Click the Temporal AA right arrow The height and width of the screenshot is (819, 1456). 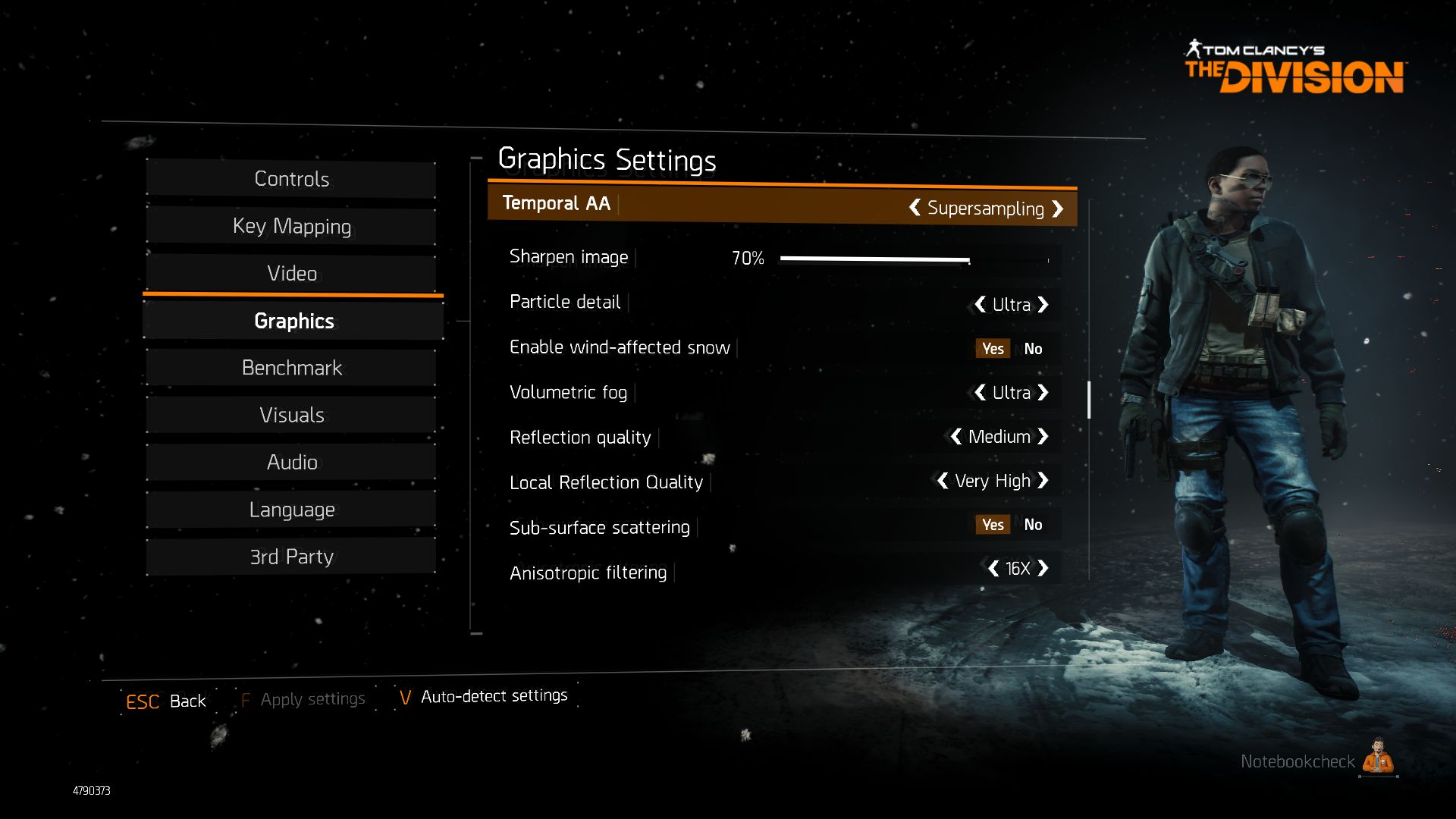click(x=1058, y=209)
